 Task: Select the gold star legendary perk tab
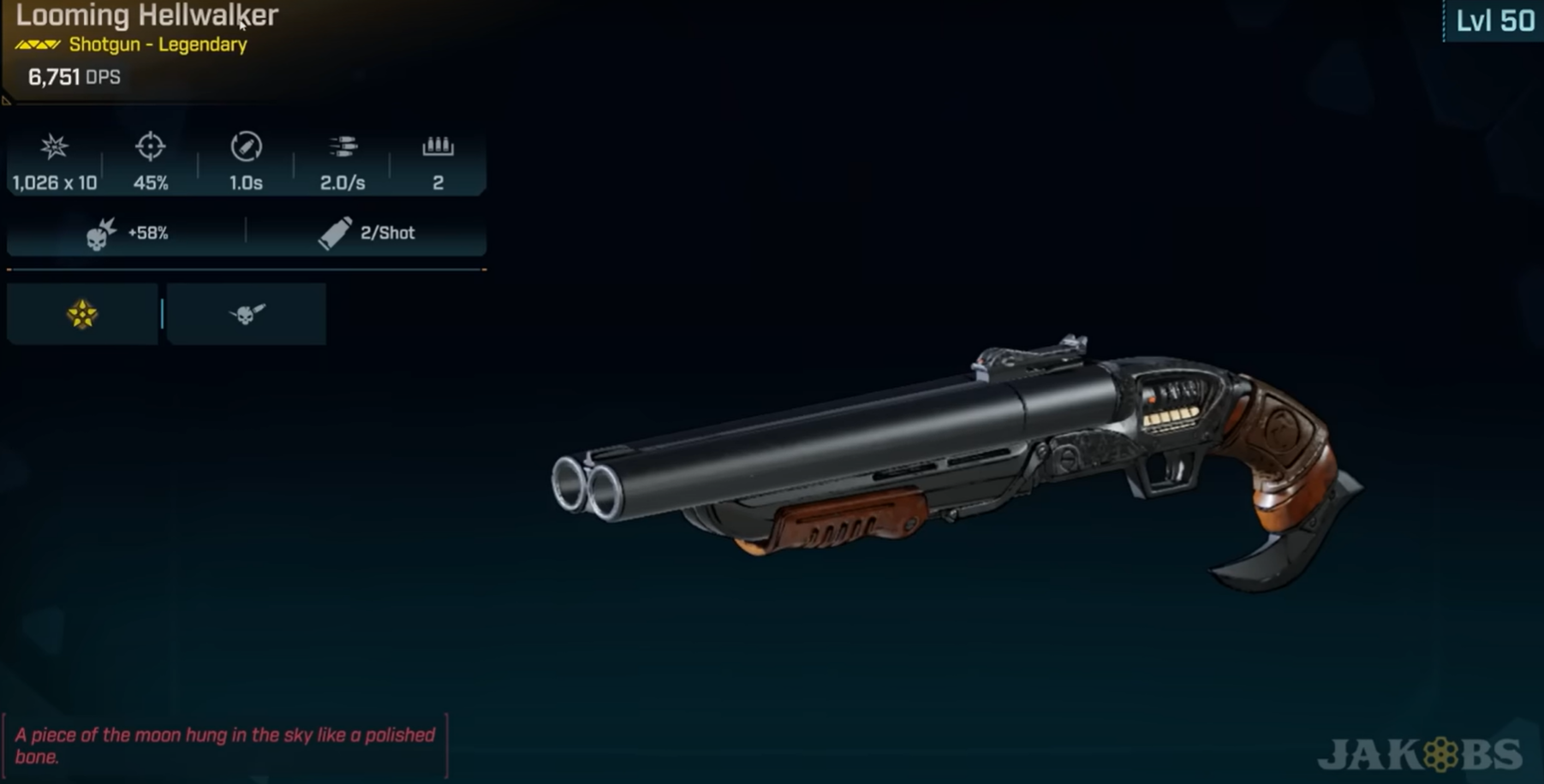click(82, 314)
